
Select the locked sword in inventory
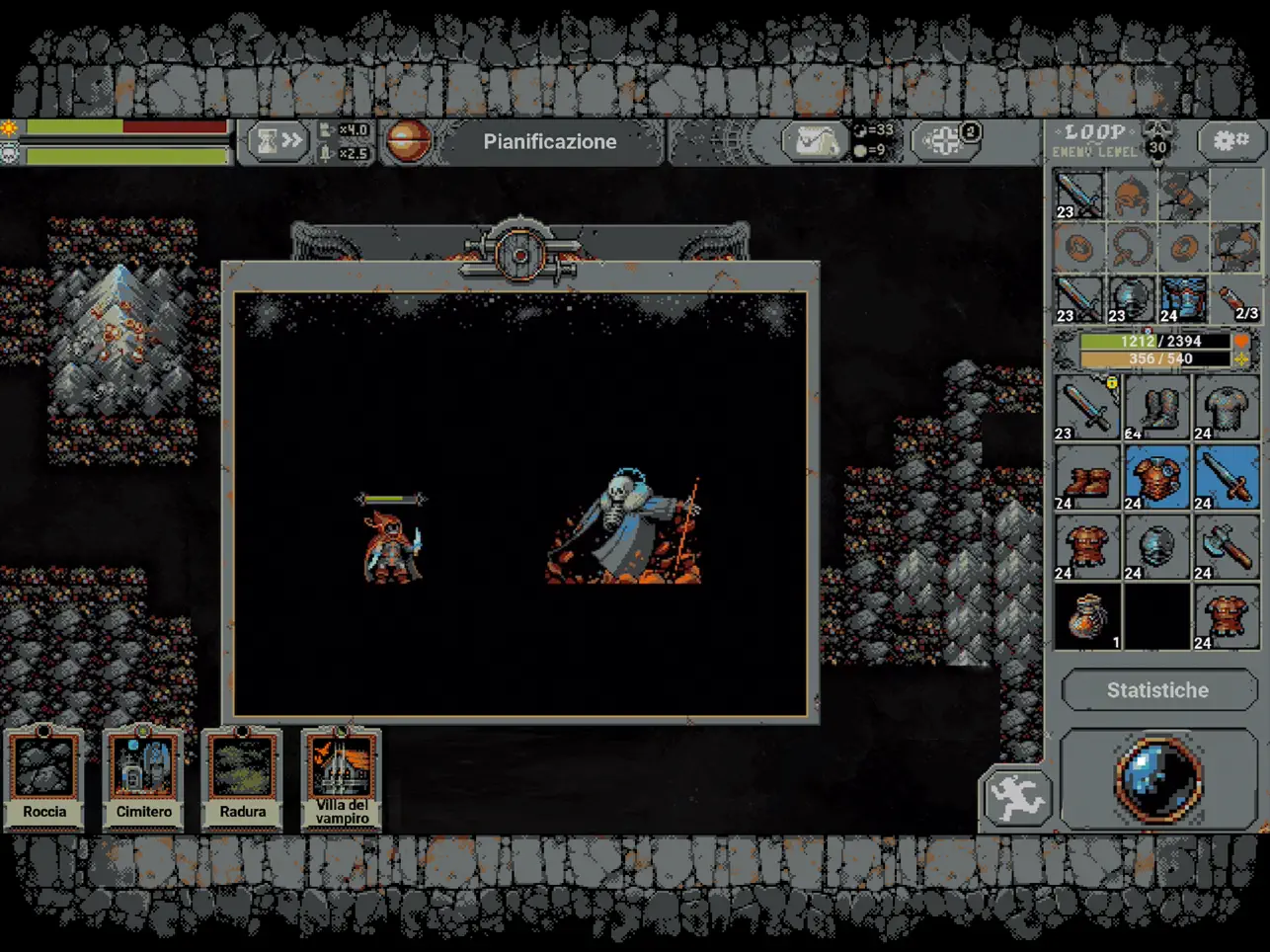click(1086, 407)
